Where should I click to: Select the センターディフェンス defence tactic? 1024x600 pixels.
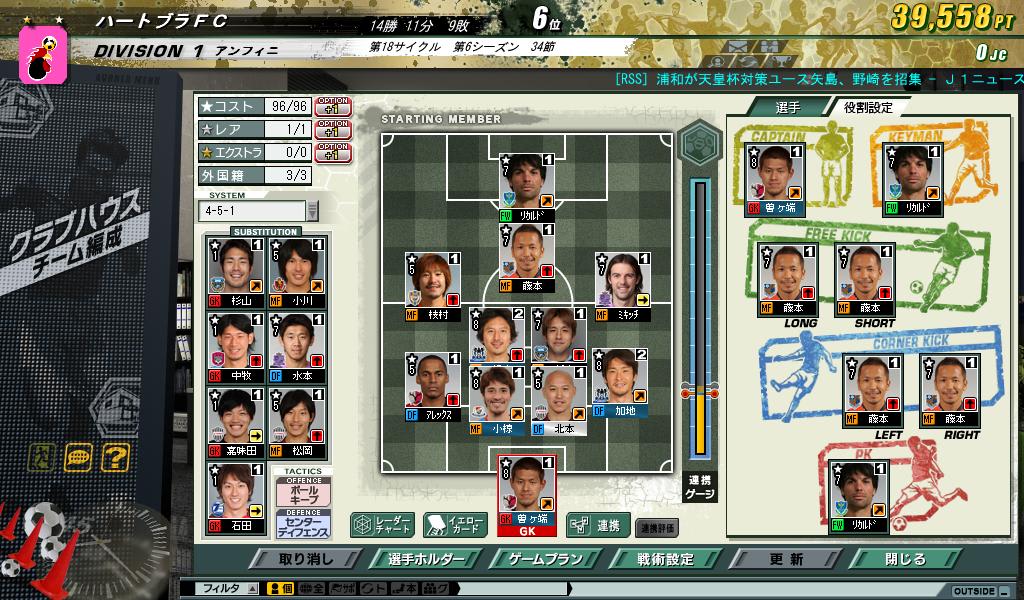tap(303, 522)
